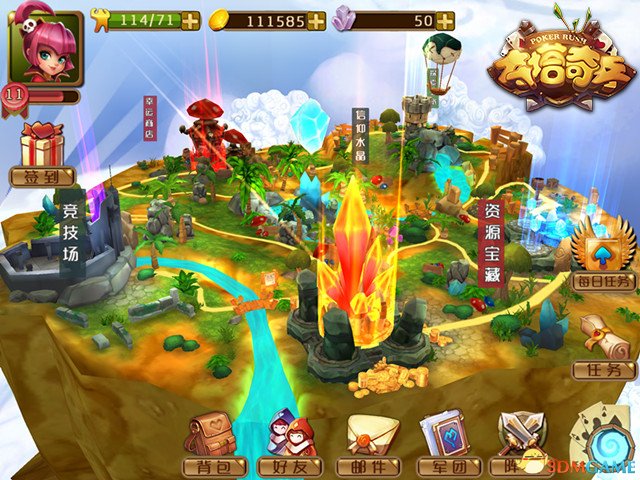Open the pink-haired player avatar profile
This screenshot has height=480, width=640.
pyautogui.click(x=46, y=48)
